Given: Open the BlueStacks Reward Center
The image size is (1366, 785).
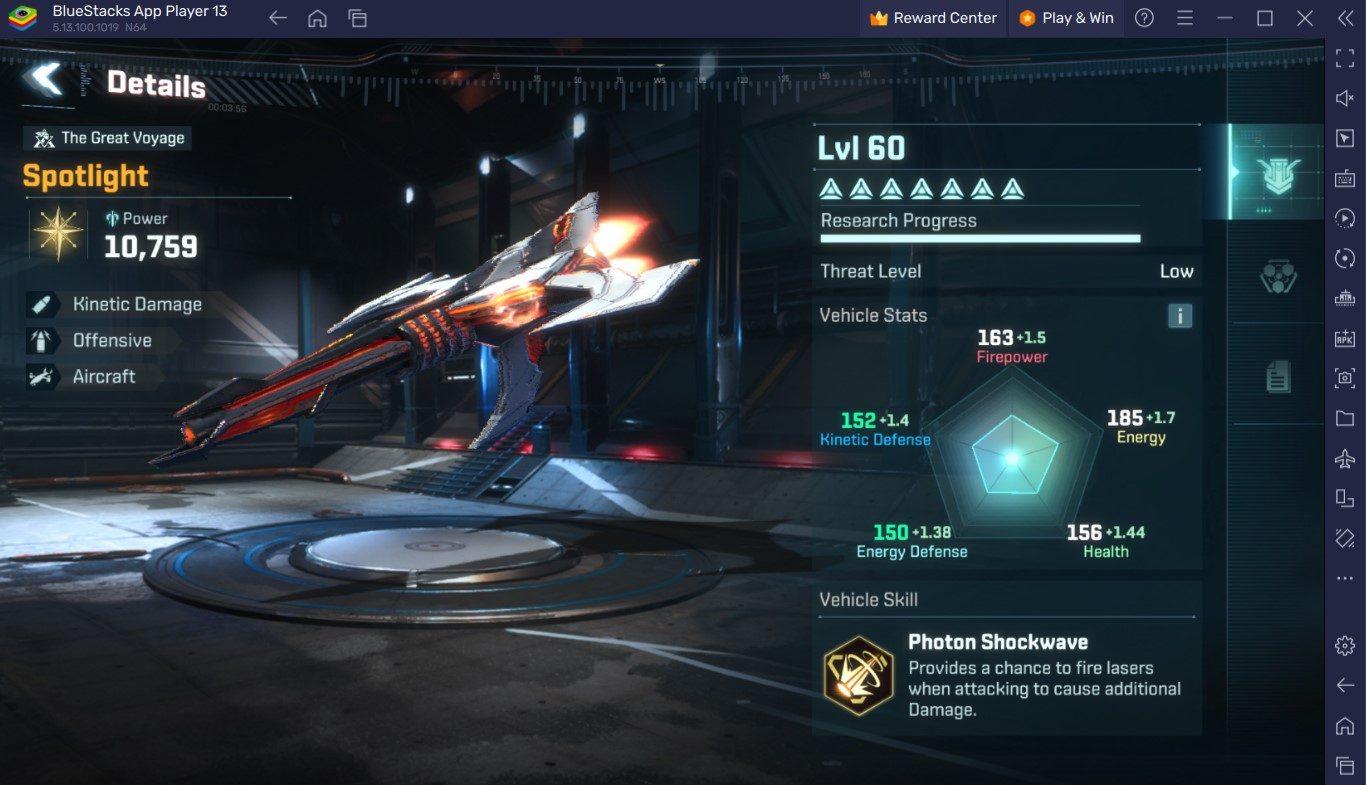Looking at the screenshot, I should (x=934, y=18).
